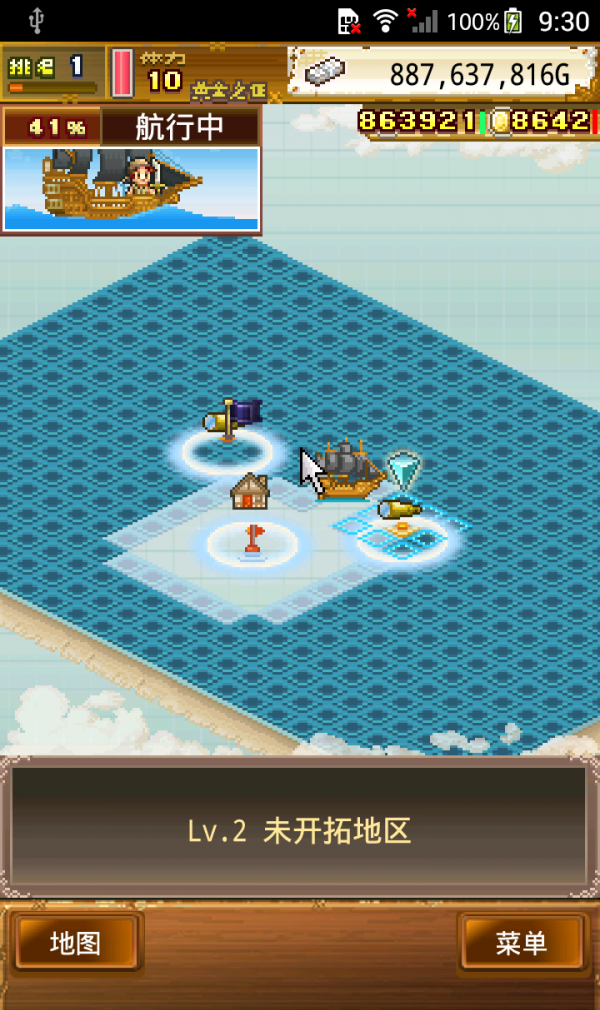
Task: Open the 航行中 ship status portrait
Action: coord(131,187)
